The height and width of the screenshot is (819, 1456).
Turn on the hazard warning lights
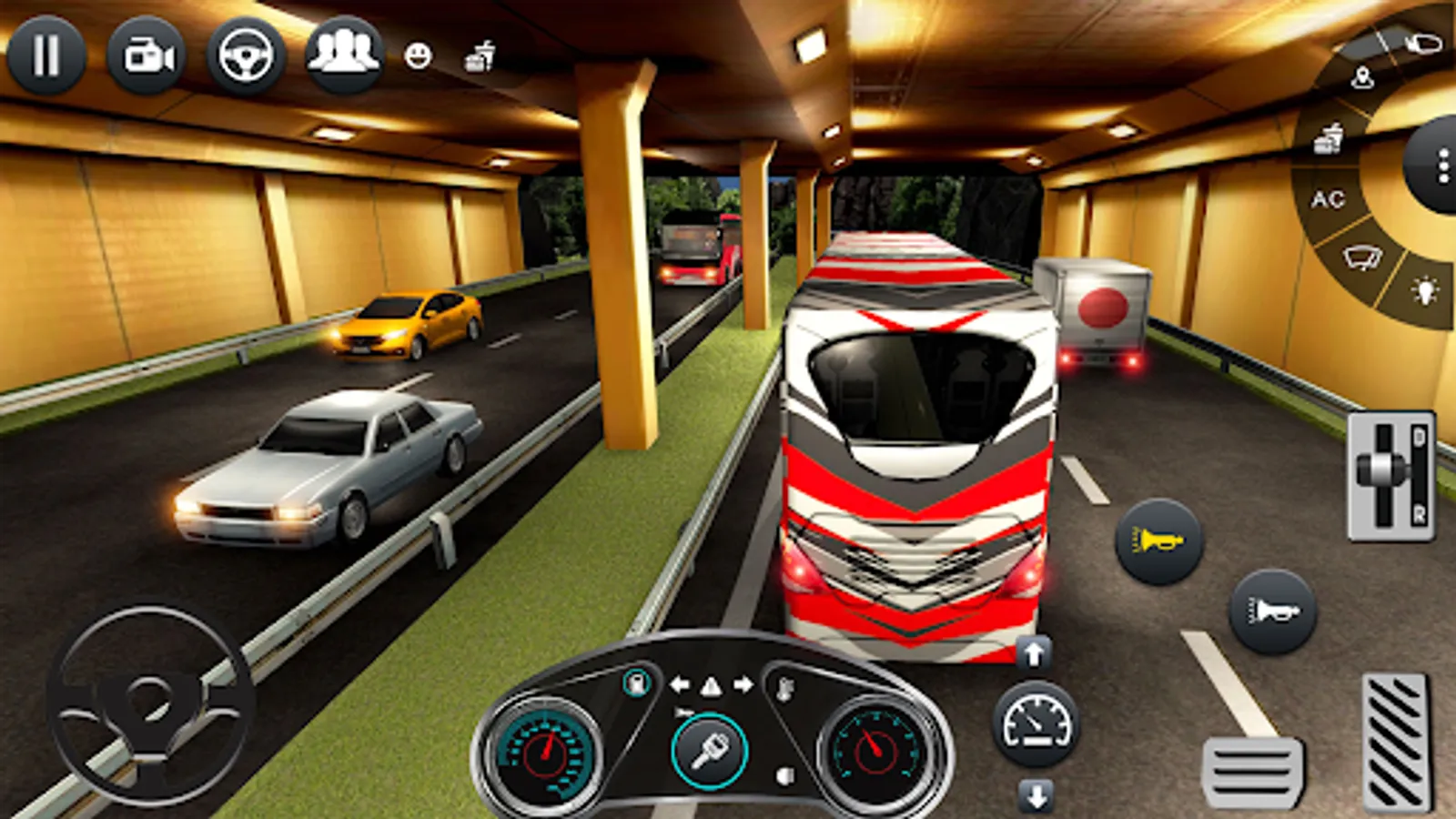click(x=711, y=686)
